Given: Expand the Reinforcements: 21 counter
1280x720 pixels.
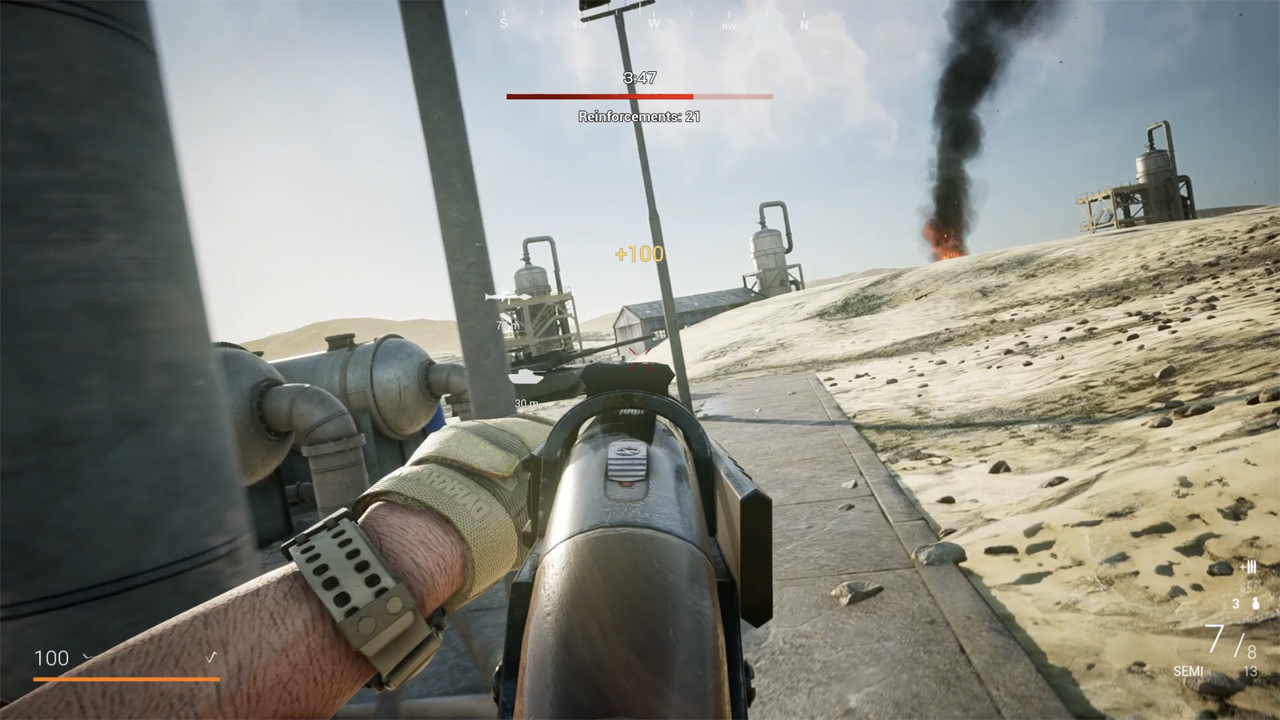Looking at the screenshot, I should coord(640,117).
